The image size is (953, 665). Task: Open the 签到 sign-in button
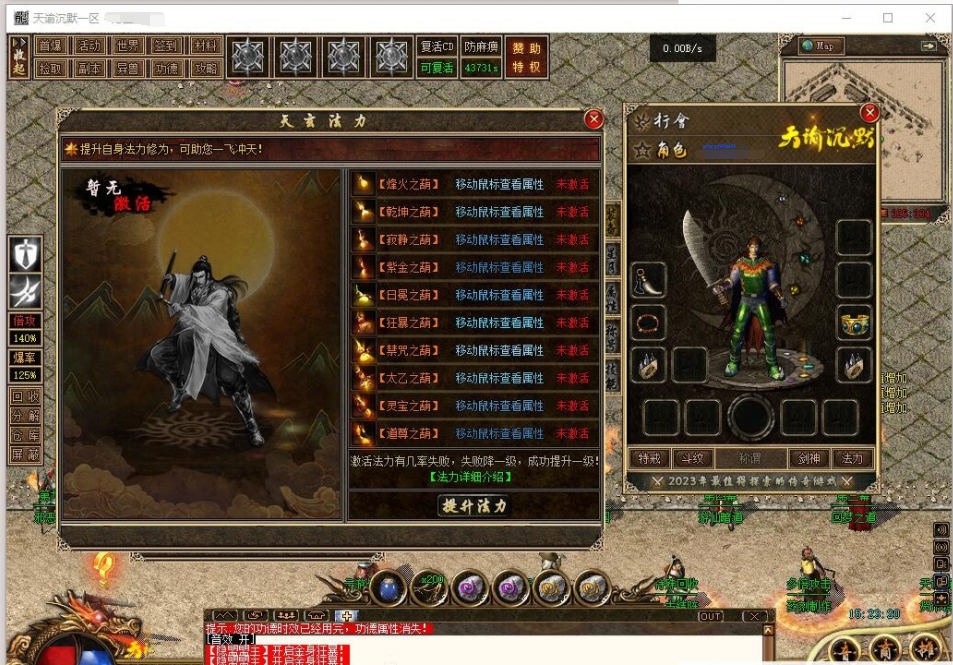[166, 45]
